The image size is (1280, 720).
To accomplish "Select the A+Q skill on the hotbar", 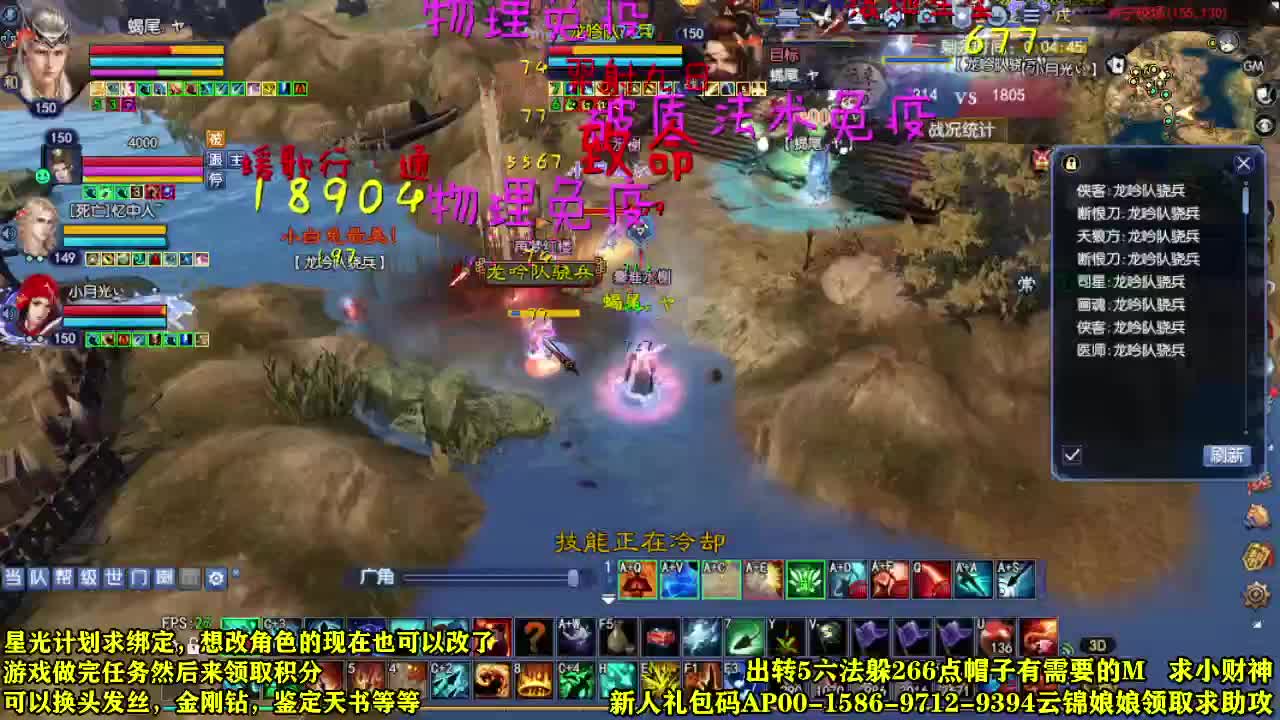I will coord(635,581).
